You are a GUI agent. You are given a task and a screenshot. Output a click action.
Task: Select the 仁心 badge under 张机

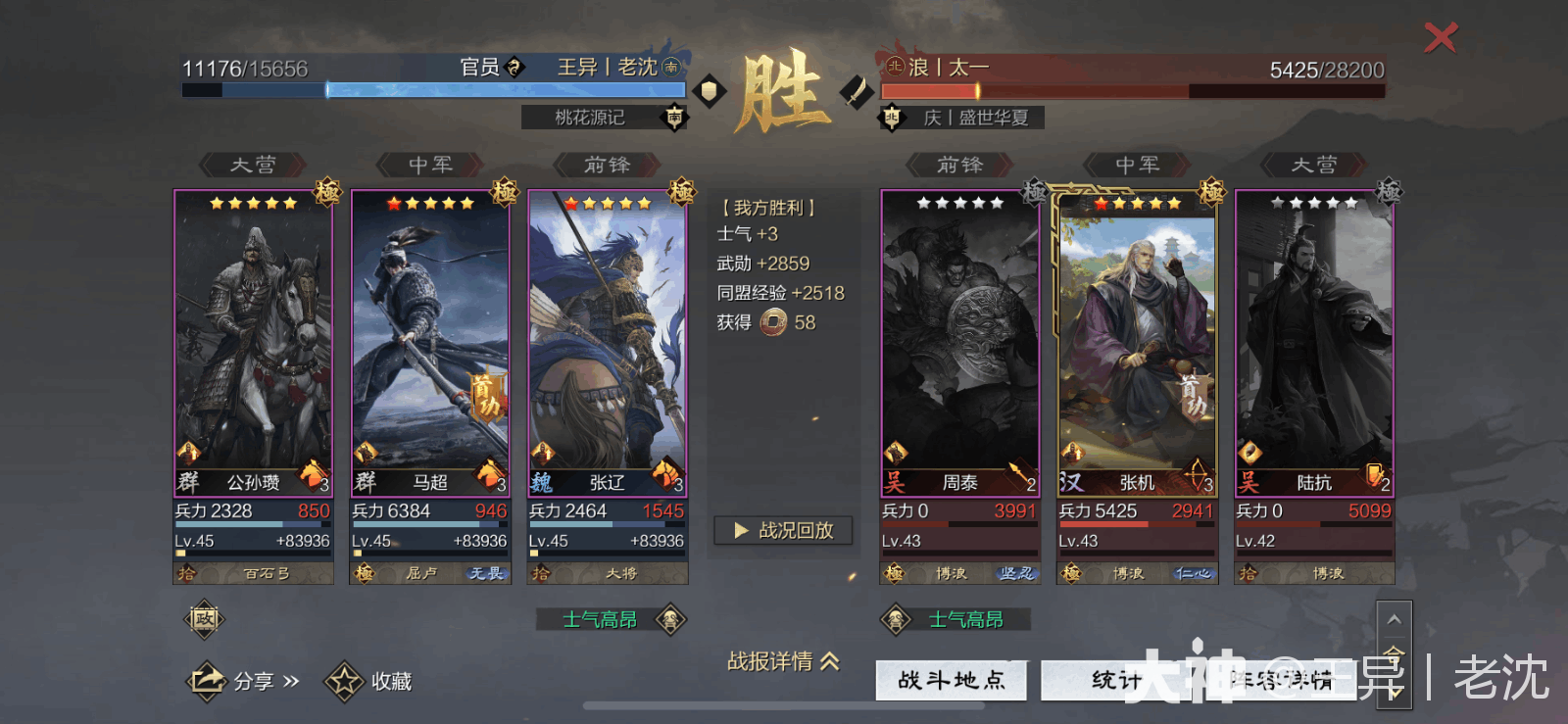(1193, 573)
